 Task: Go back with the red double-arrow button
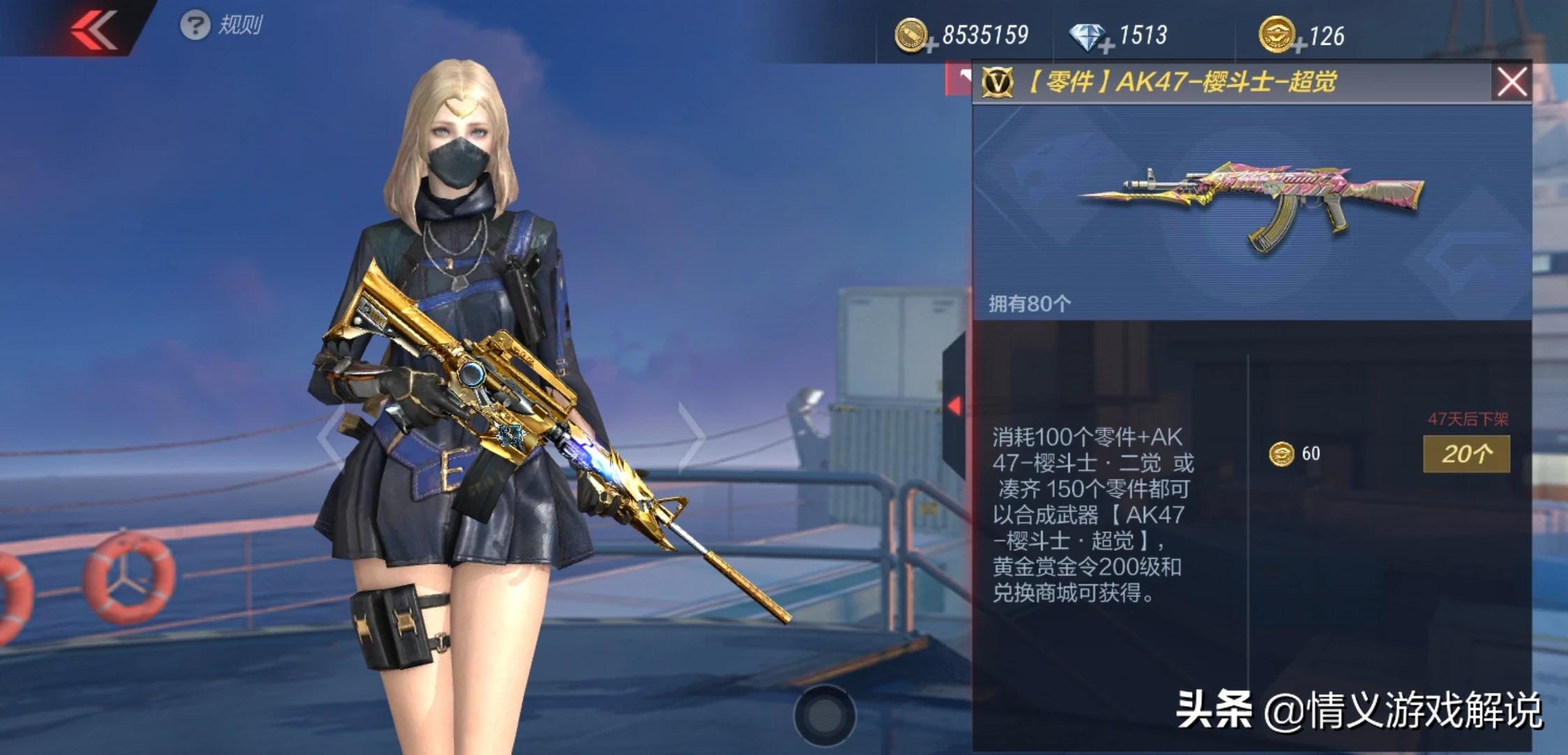coord(94,29)
